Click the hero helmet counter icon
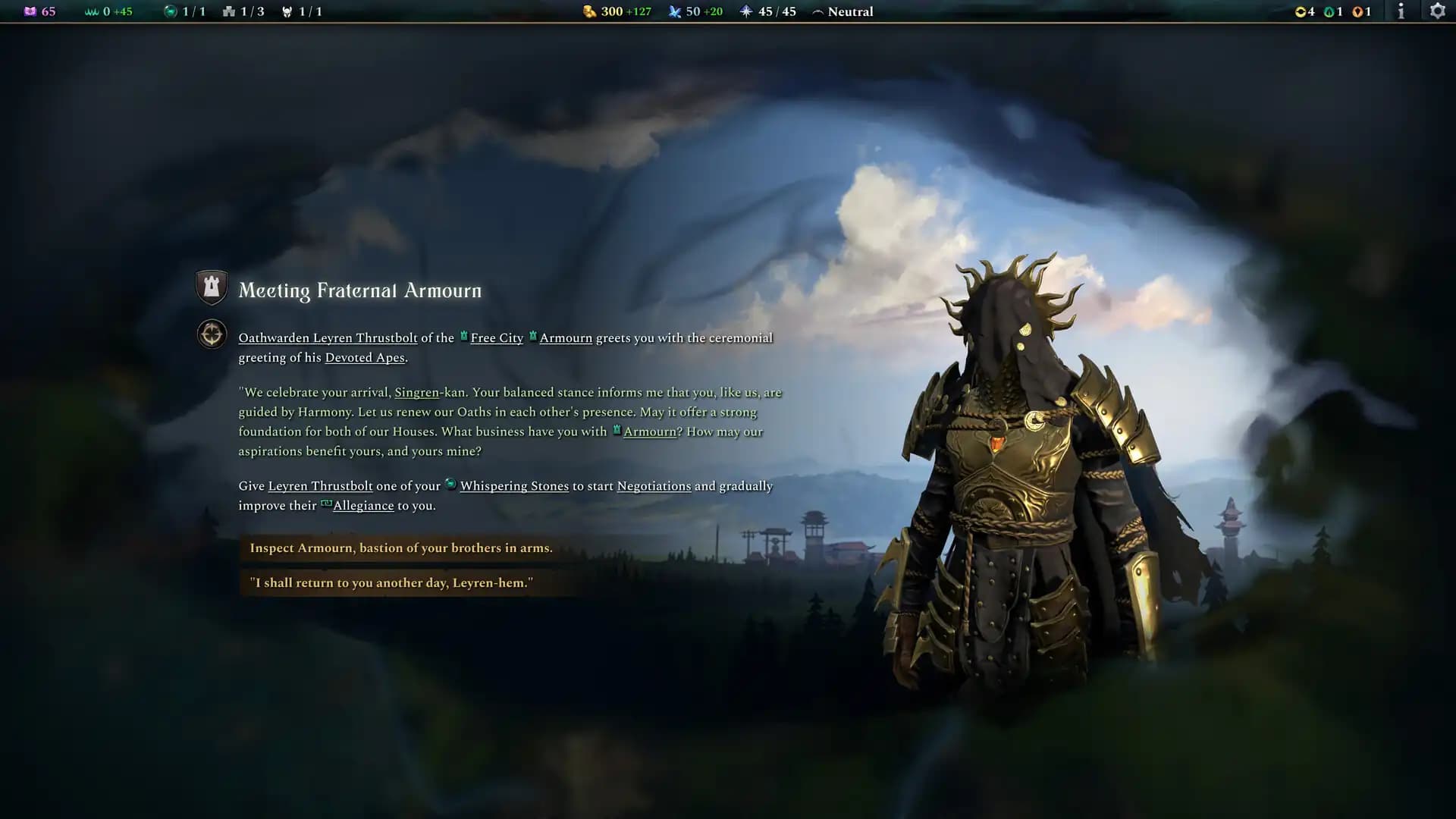 (287, 11)
